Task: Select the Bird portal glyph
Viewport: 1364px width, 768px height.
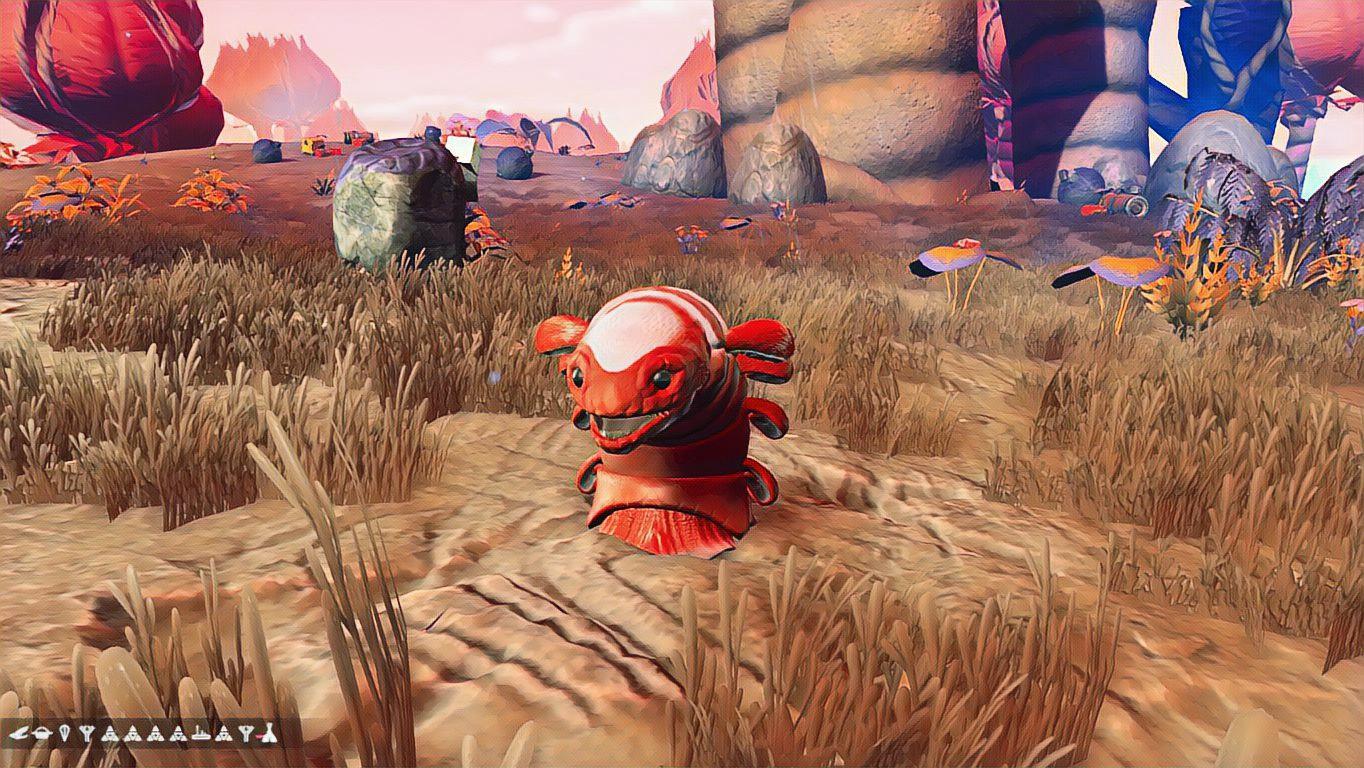Action: (19, 733)
